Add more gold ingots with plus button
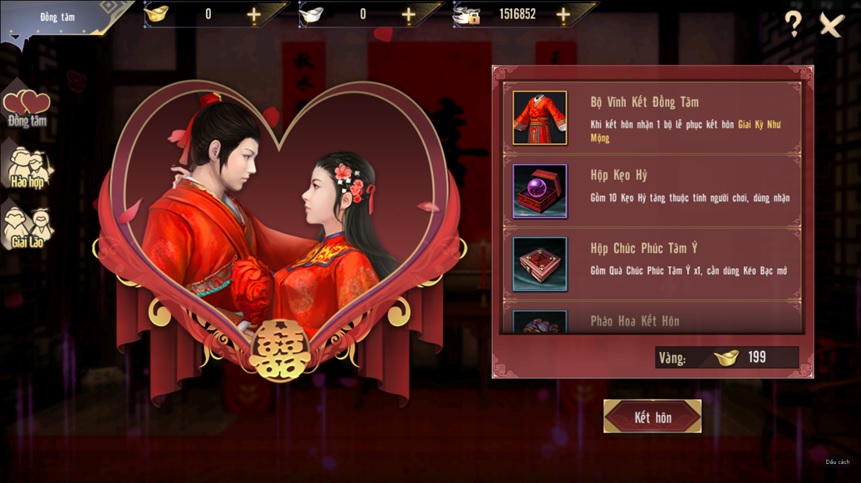The width and height of the screenshot is (861, 483). click(x=253, y=15)
